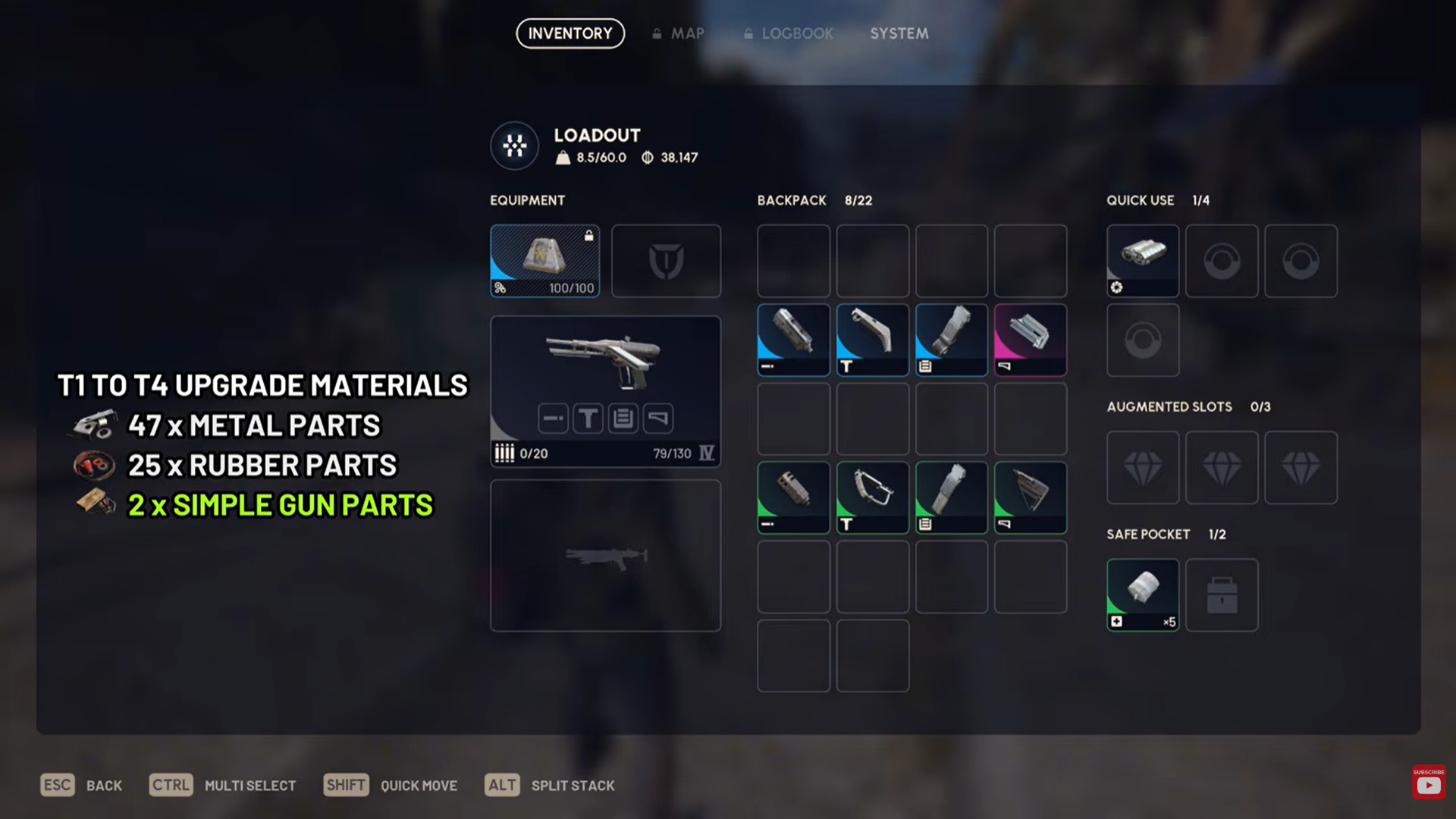Open the pistol's muzzle attachment slot
This screenshot has width=1456, height=819.
[553, 418]
